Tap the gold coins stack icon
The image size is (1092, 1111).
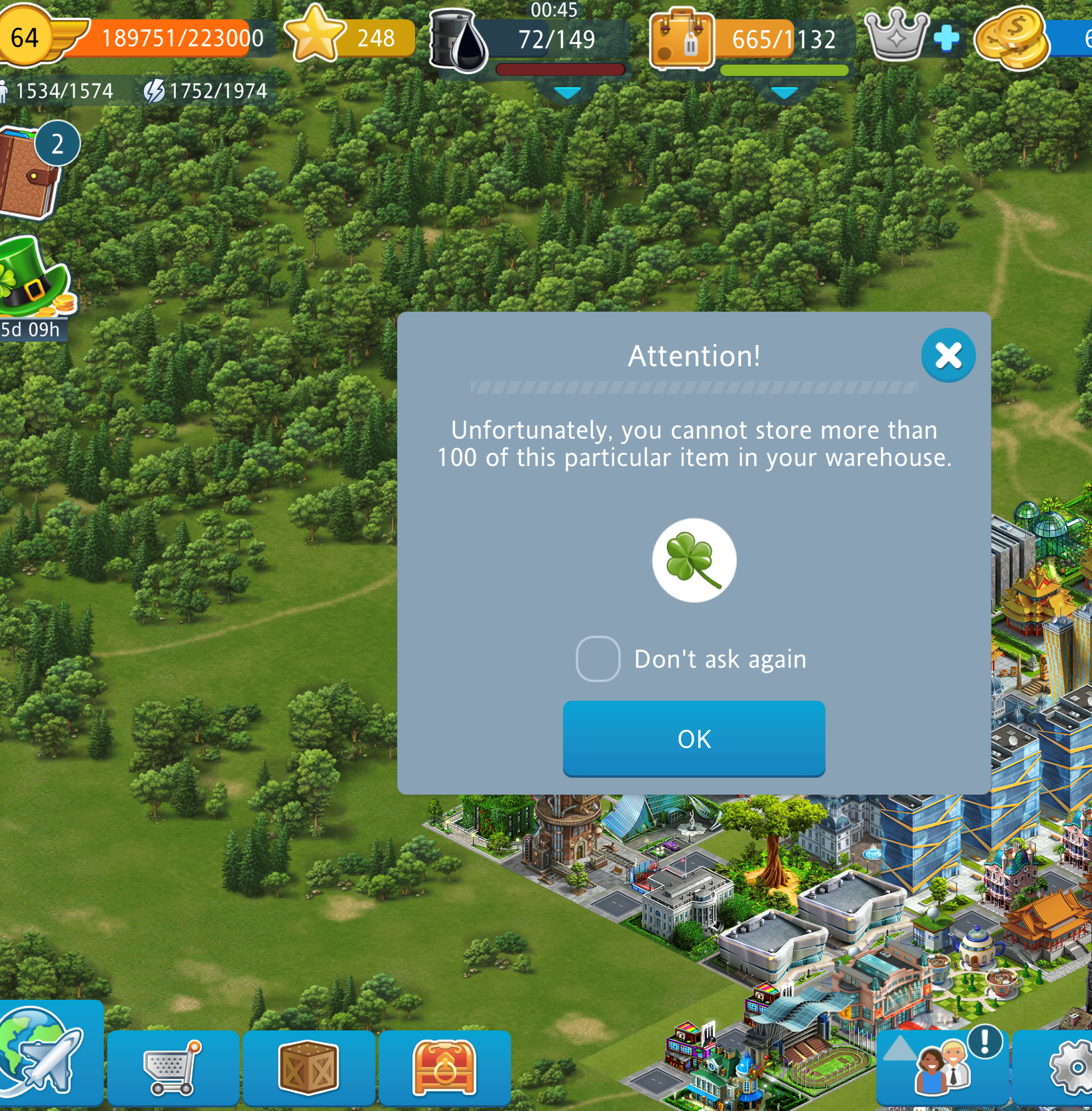(1011, 39)
